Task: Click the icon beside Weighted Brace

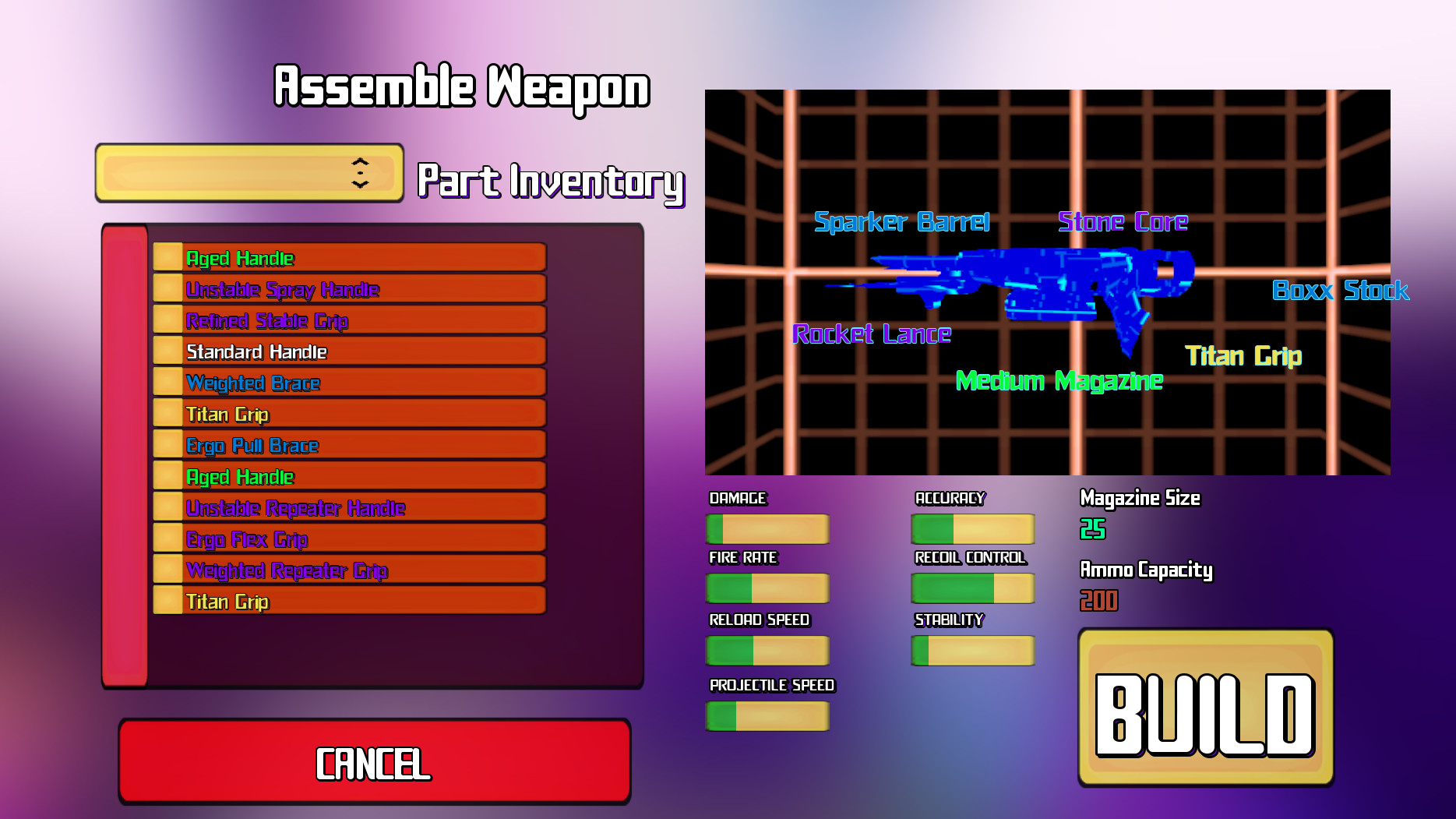Action: tap(170, 383)
